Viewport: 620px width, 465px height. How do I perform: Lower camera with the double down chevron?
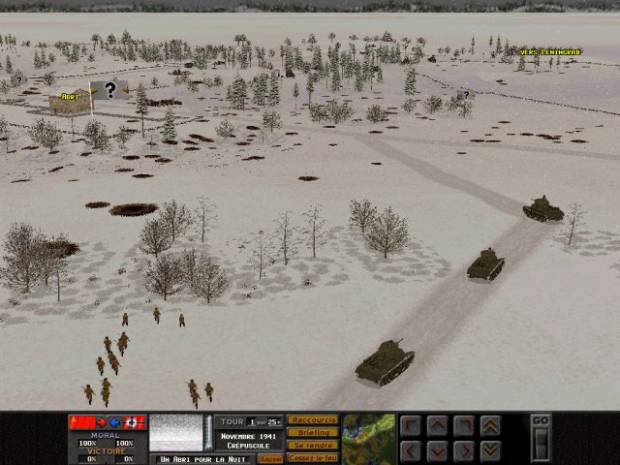(x=490, y=450)
